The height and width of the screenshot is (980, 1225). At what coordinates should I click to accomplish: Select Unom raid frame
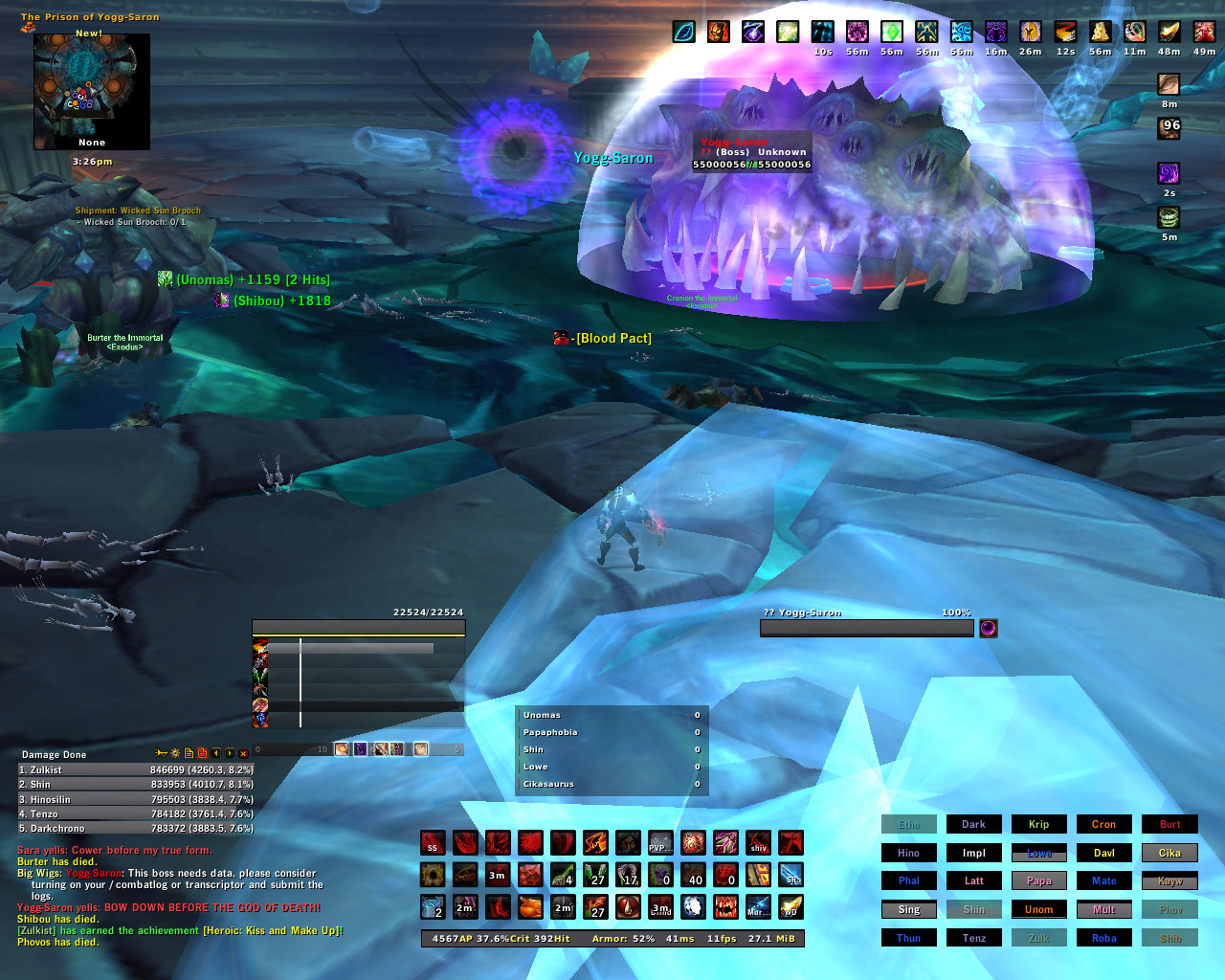coord(1038,909)
